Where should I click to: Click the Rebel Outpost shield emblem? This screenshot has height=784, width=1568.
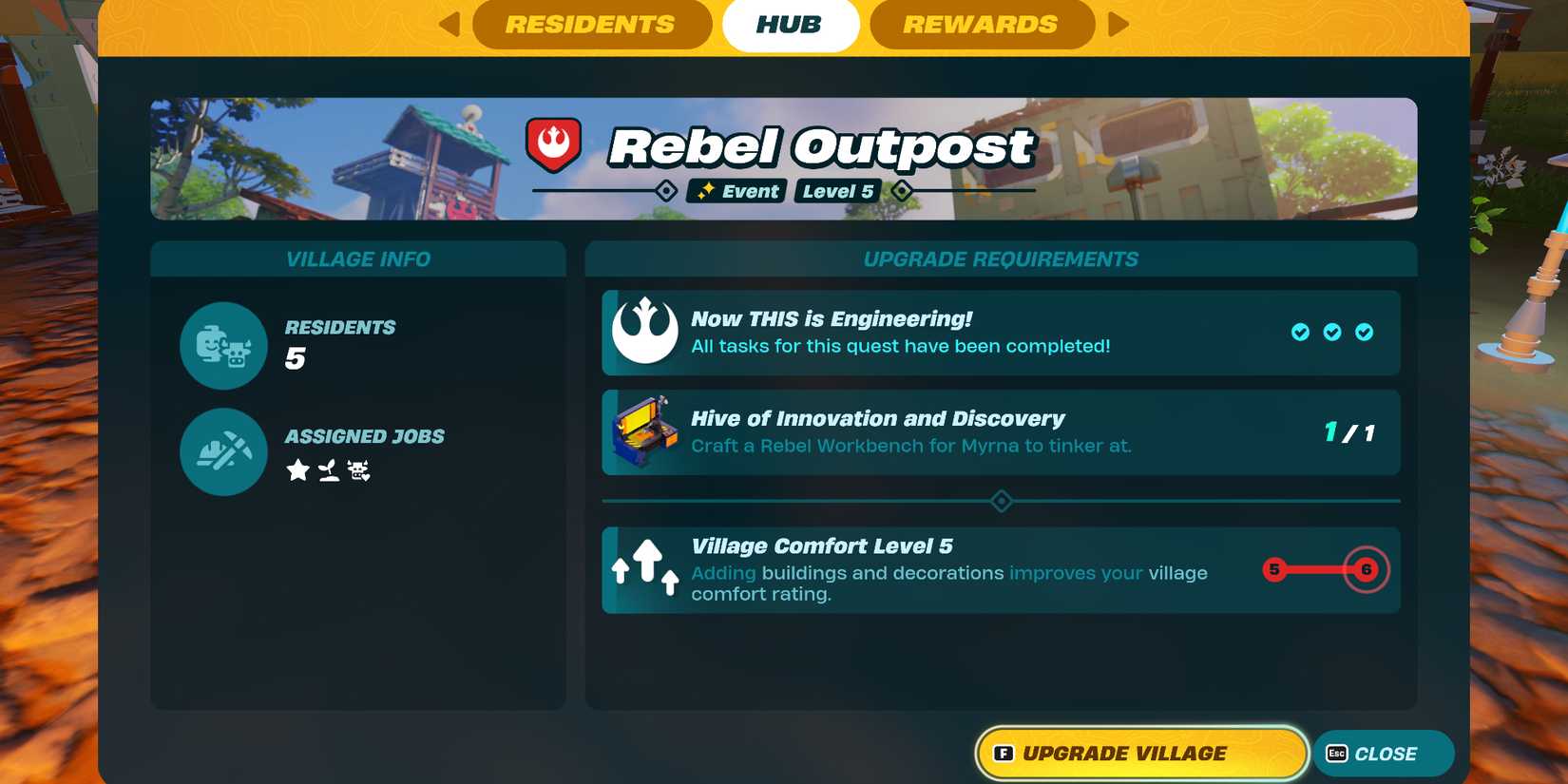pyautogui.click(x=556, y=143)
